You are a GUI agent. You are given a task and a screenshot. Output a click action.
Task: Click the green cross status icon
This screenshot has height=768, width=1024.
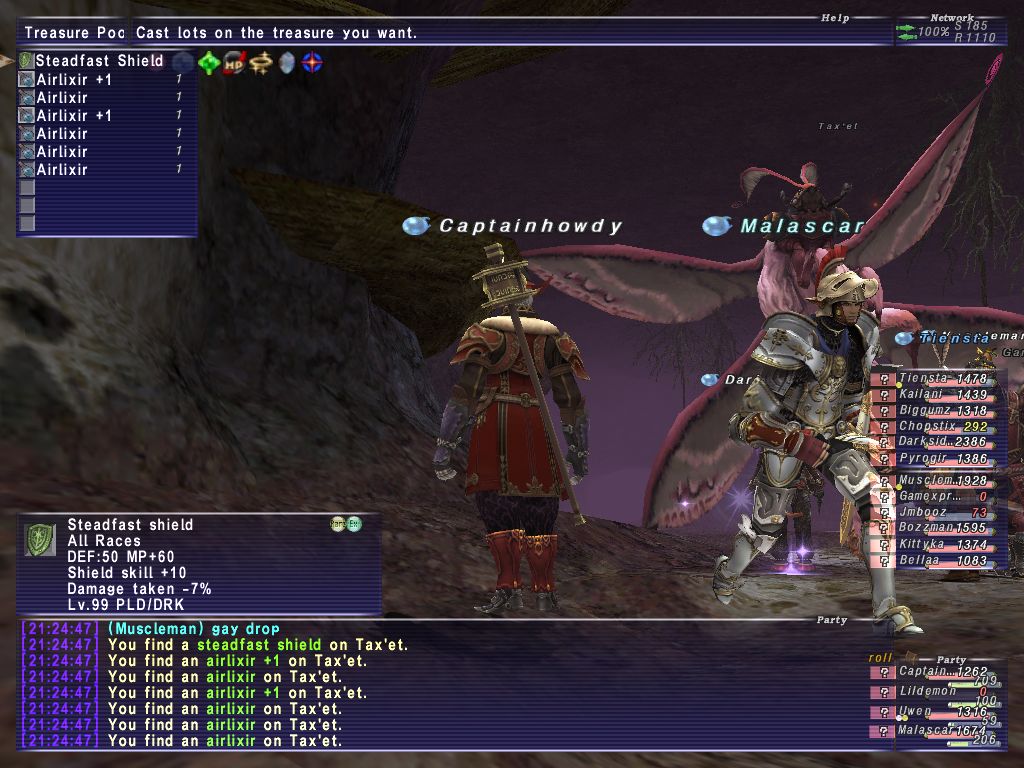208,63
